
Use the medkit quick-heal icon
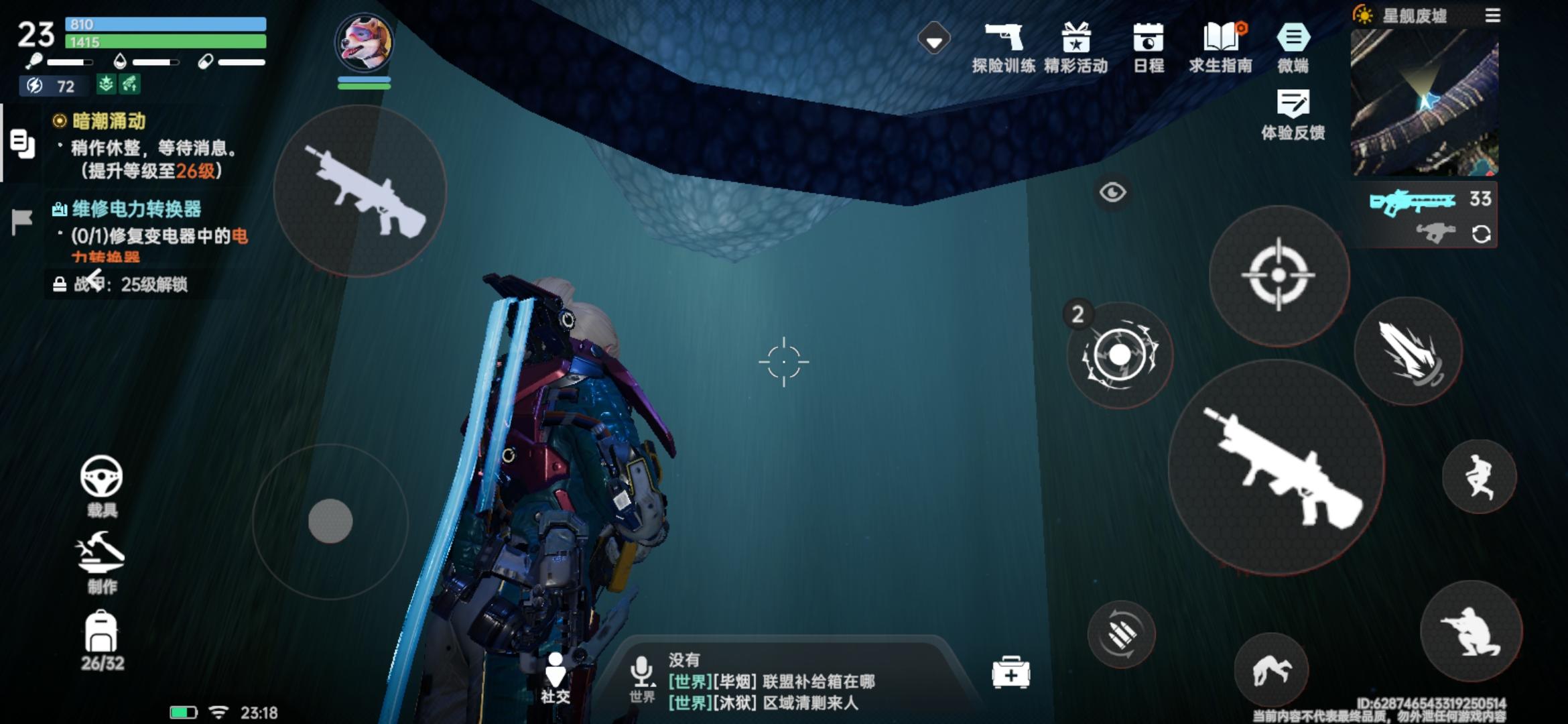pyautogui.click(x=1010, y=672)
